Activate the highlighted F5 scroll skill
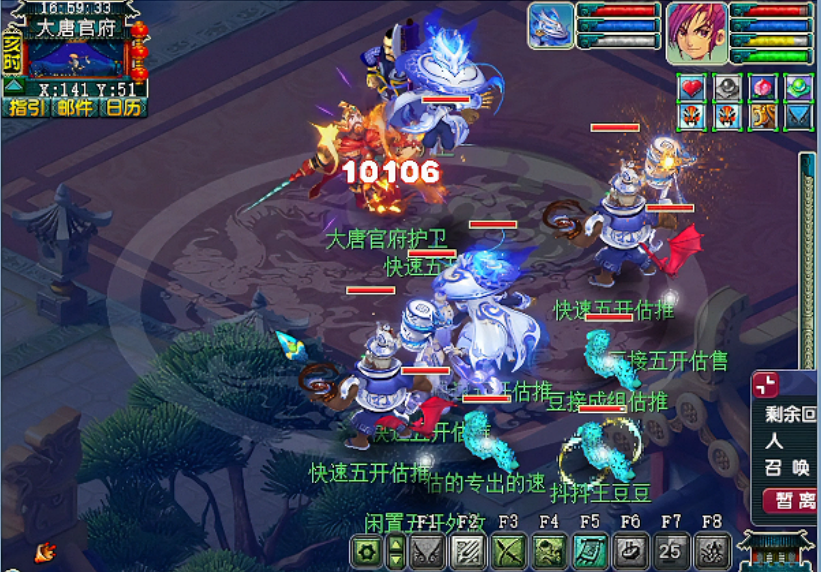 589,550
